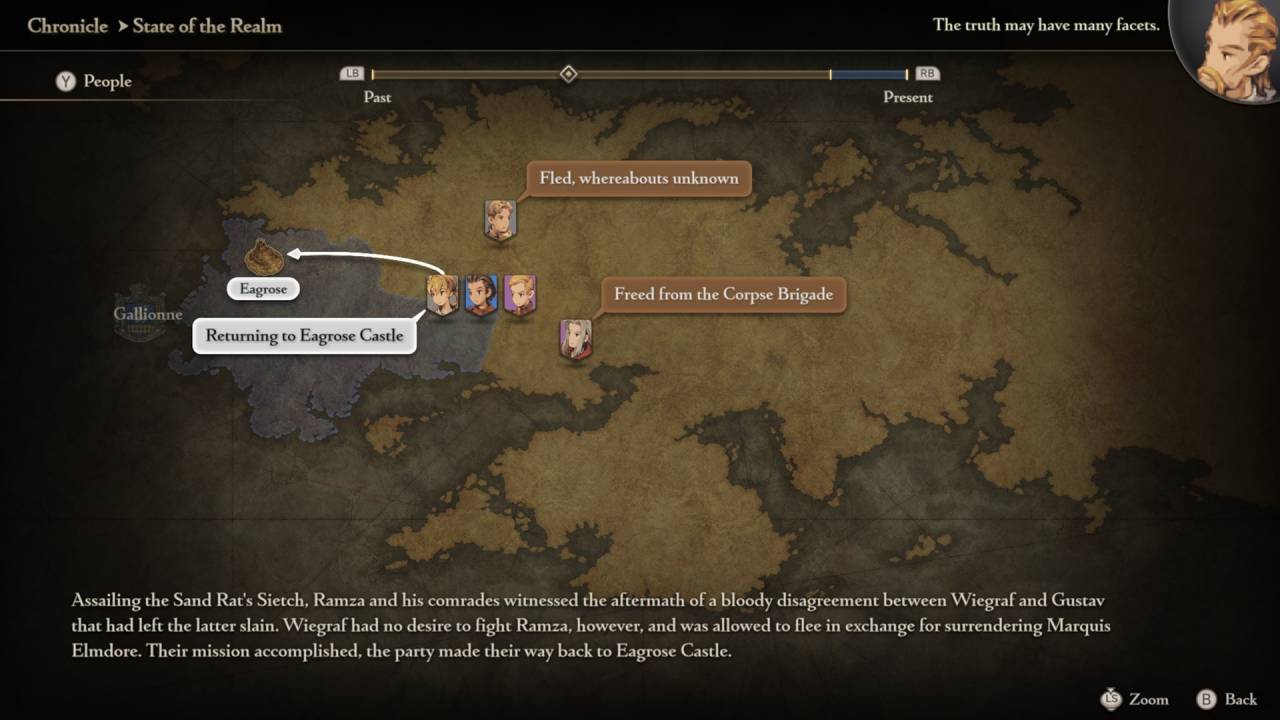Activate the map Zoom control

[1134, 699]
